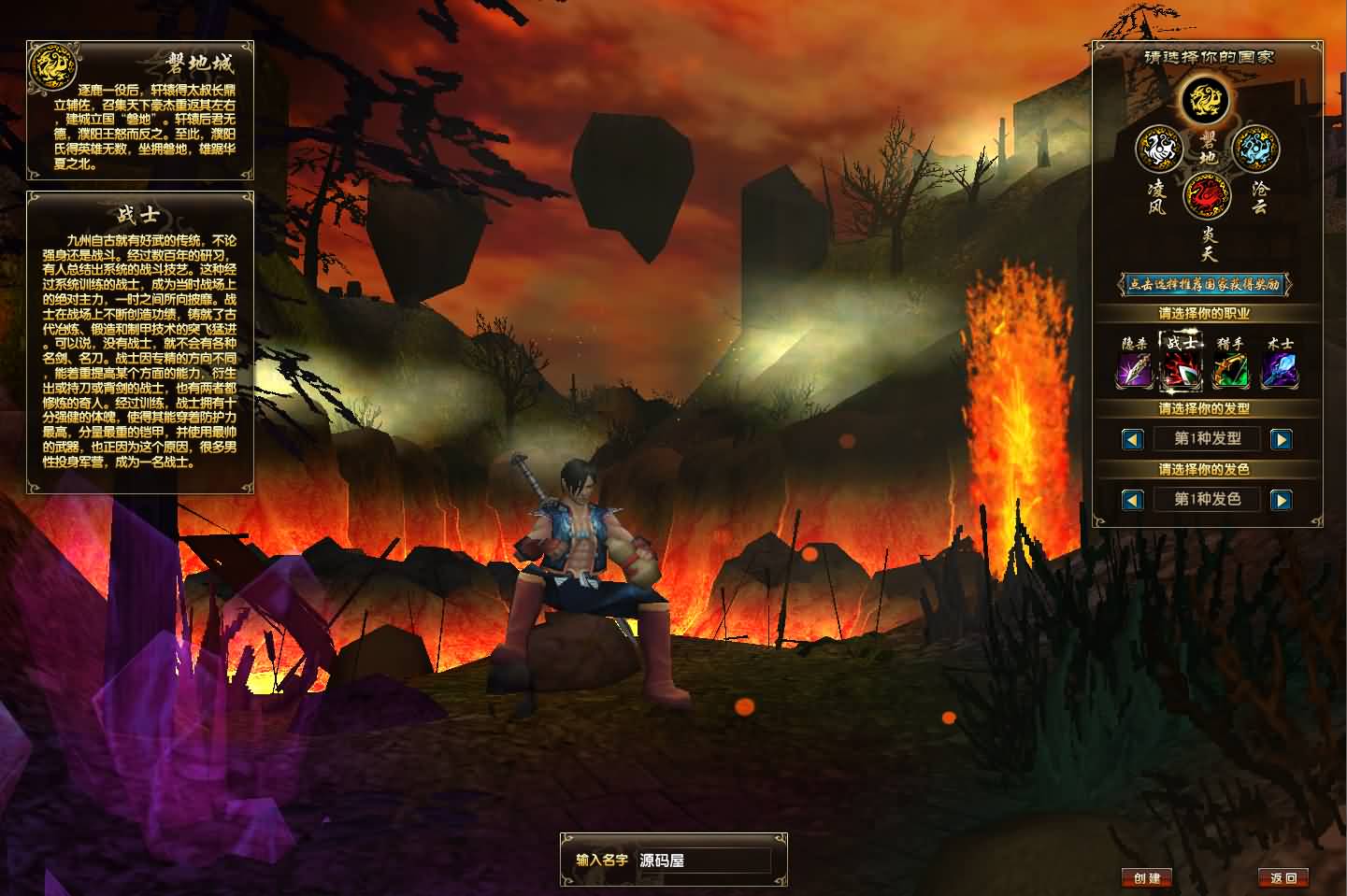Choose the white 凌风 nation emblem
This screenshot has width=1347, height=896.
[x=1159, y=149]
